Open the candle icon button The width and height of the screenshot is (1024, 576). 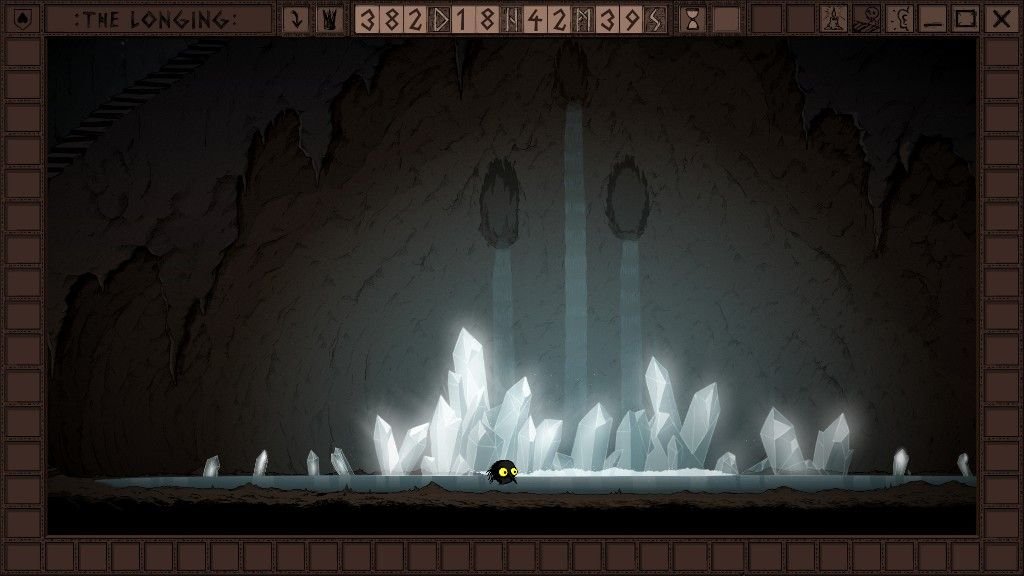coord(833,19)
